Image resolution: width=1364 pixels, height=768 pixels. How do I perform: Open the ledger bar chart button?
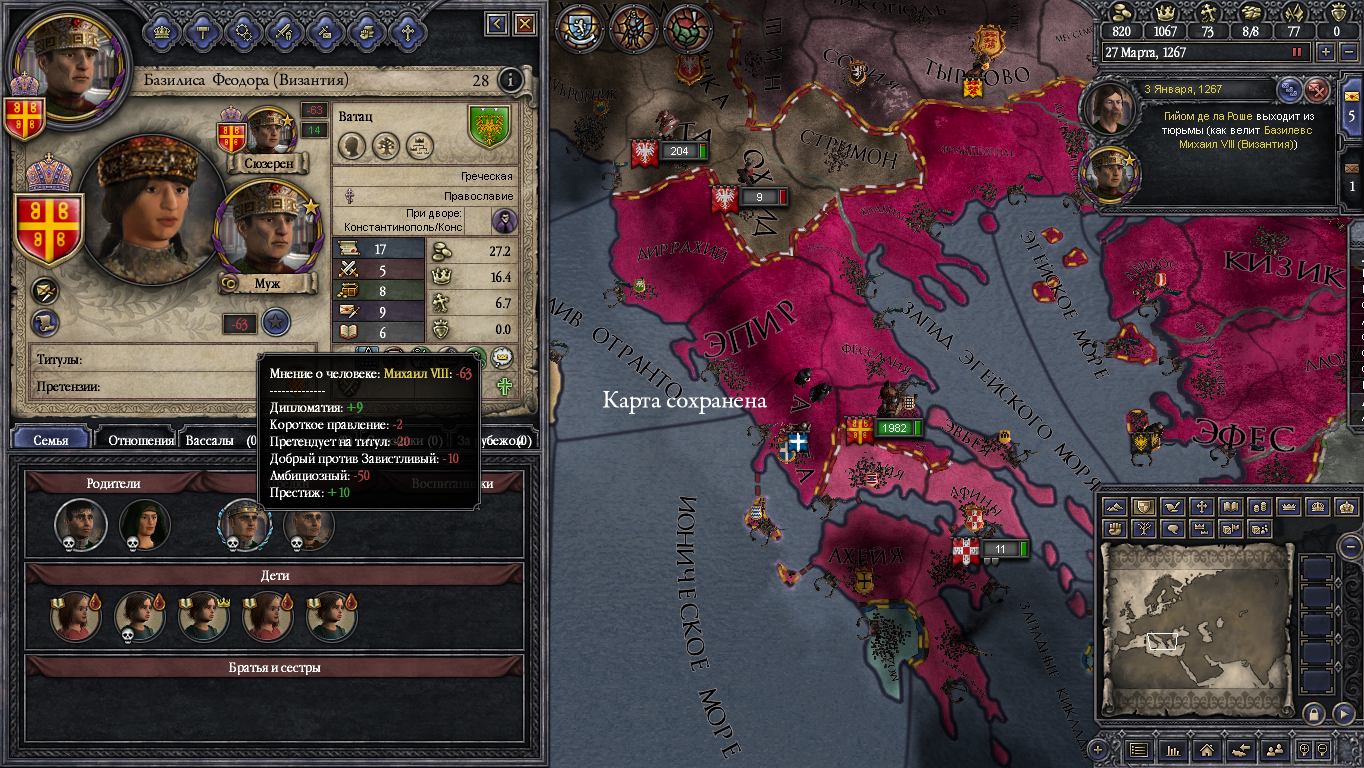(1173, 749)
